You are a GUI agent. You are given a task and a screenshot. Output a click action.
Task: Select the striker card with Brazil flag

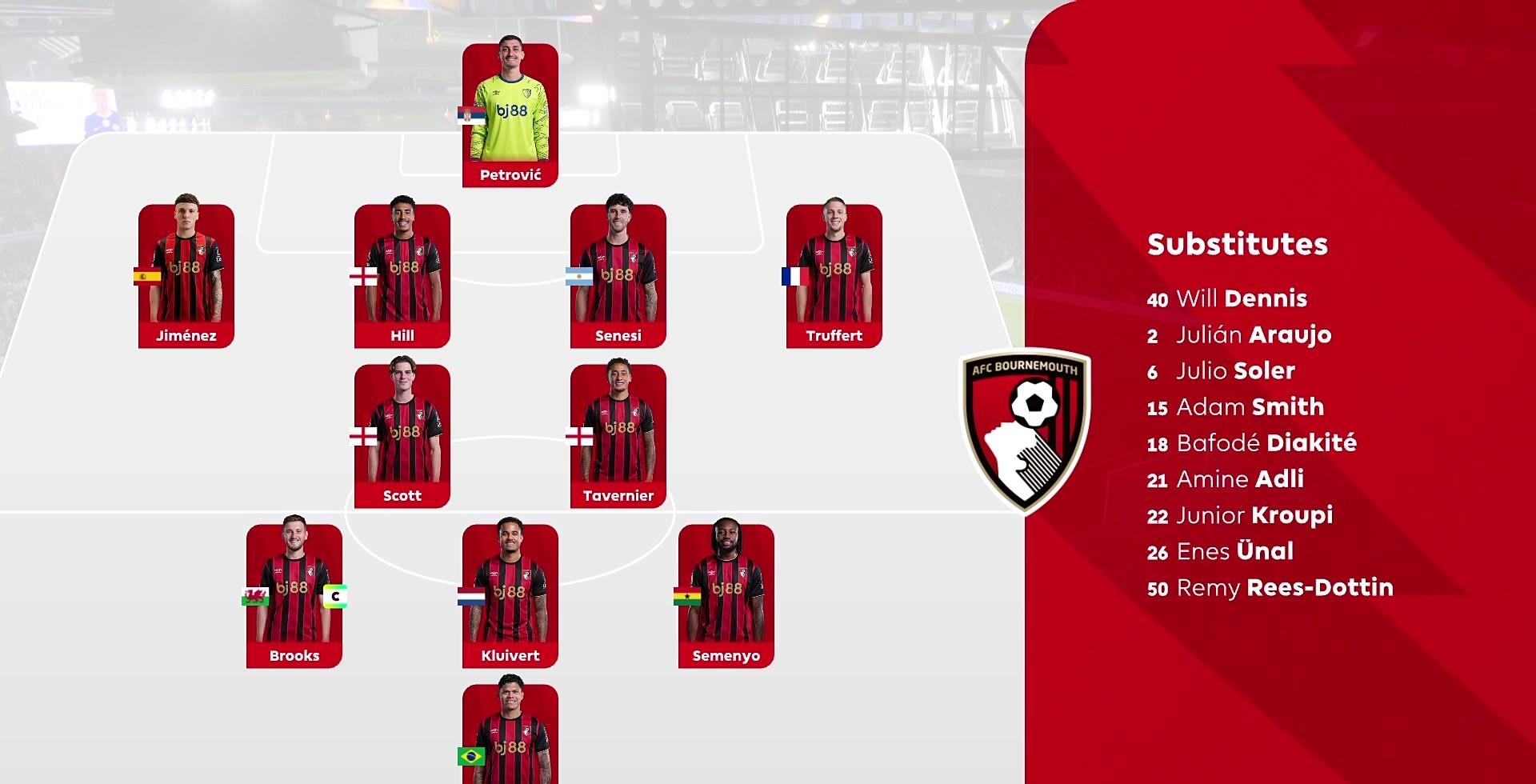tap(510, 734)
